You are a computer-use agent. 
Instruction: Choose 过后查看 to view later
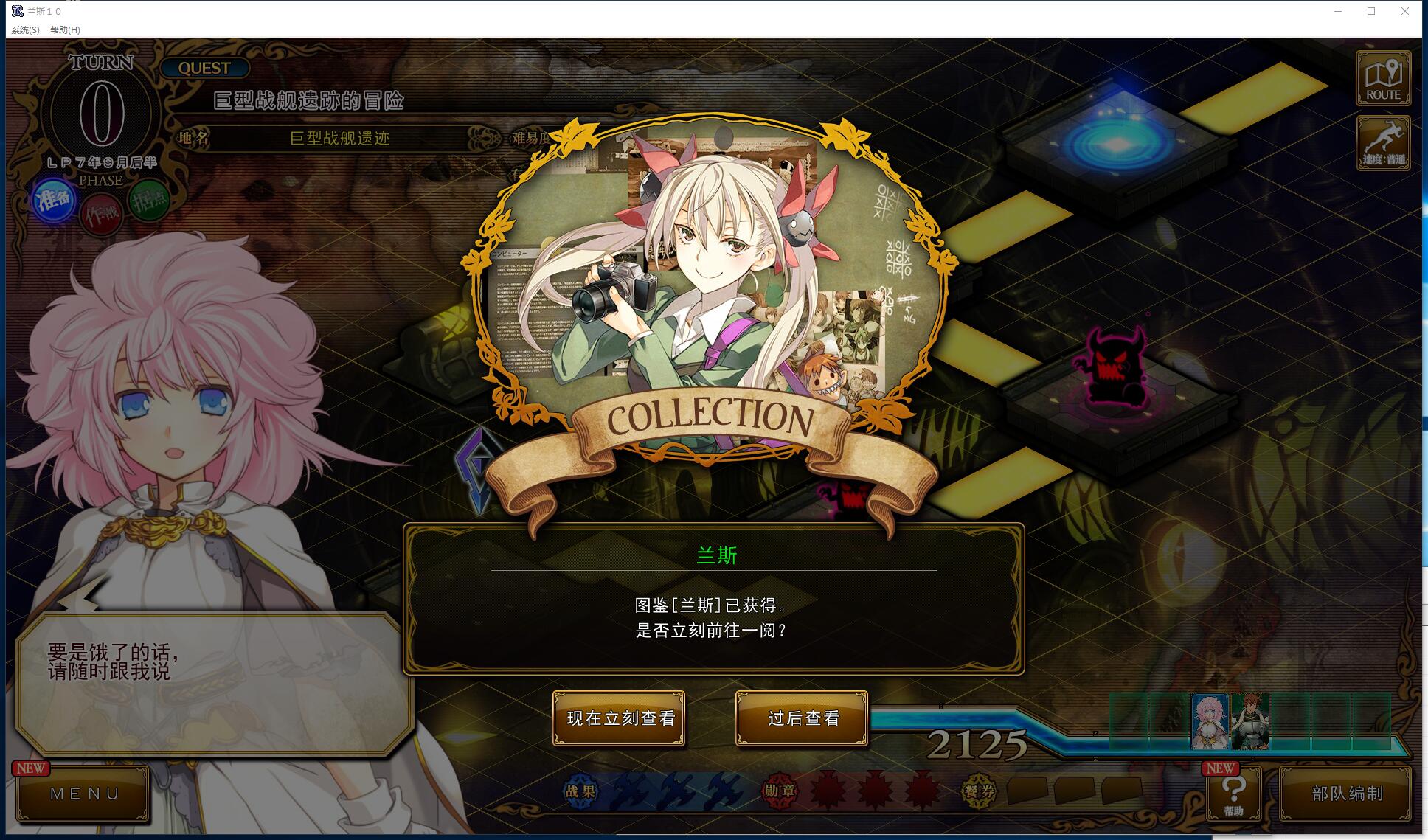pos(800,719)
